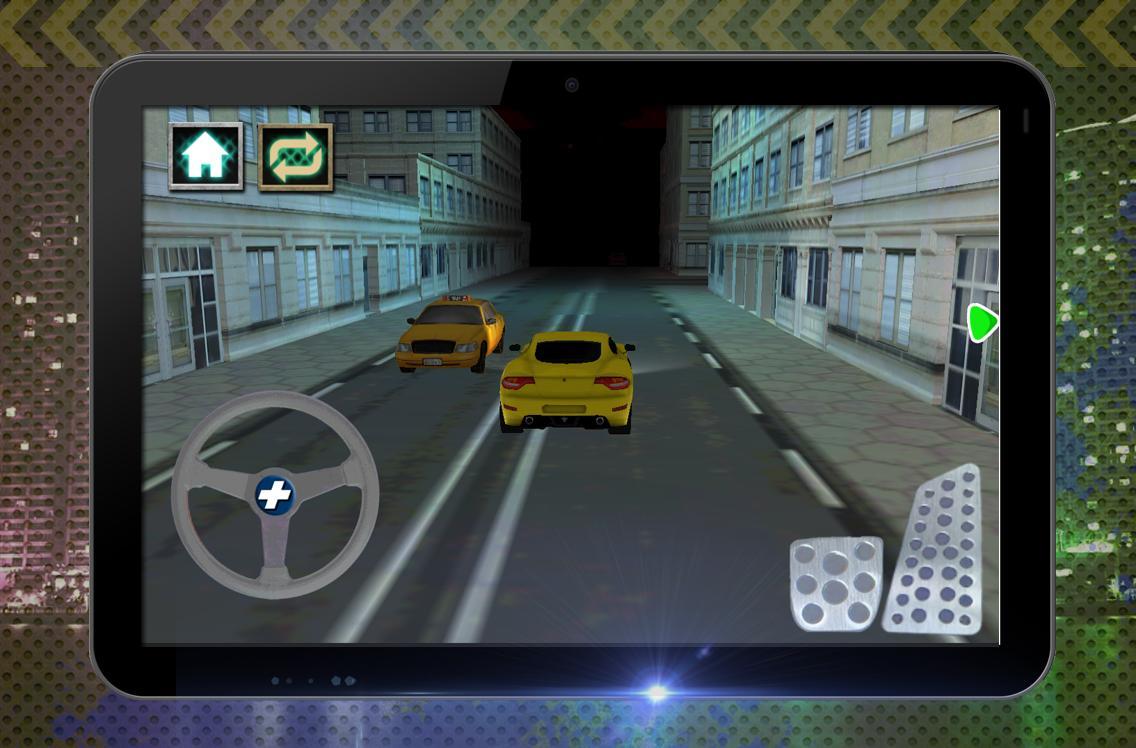Tap the restart loop arrows button
Screen dimensions: 1136x748
[295, 156]
